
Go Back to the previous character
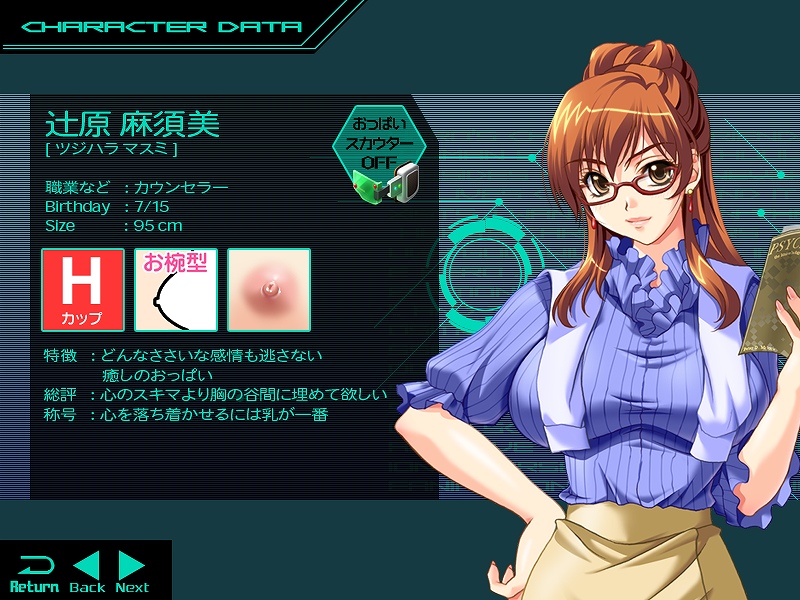[x=87, y=572]
